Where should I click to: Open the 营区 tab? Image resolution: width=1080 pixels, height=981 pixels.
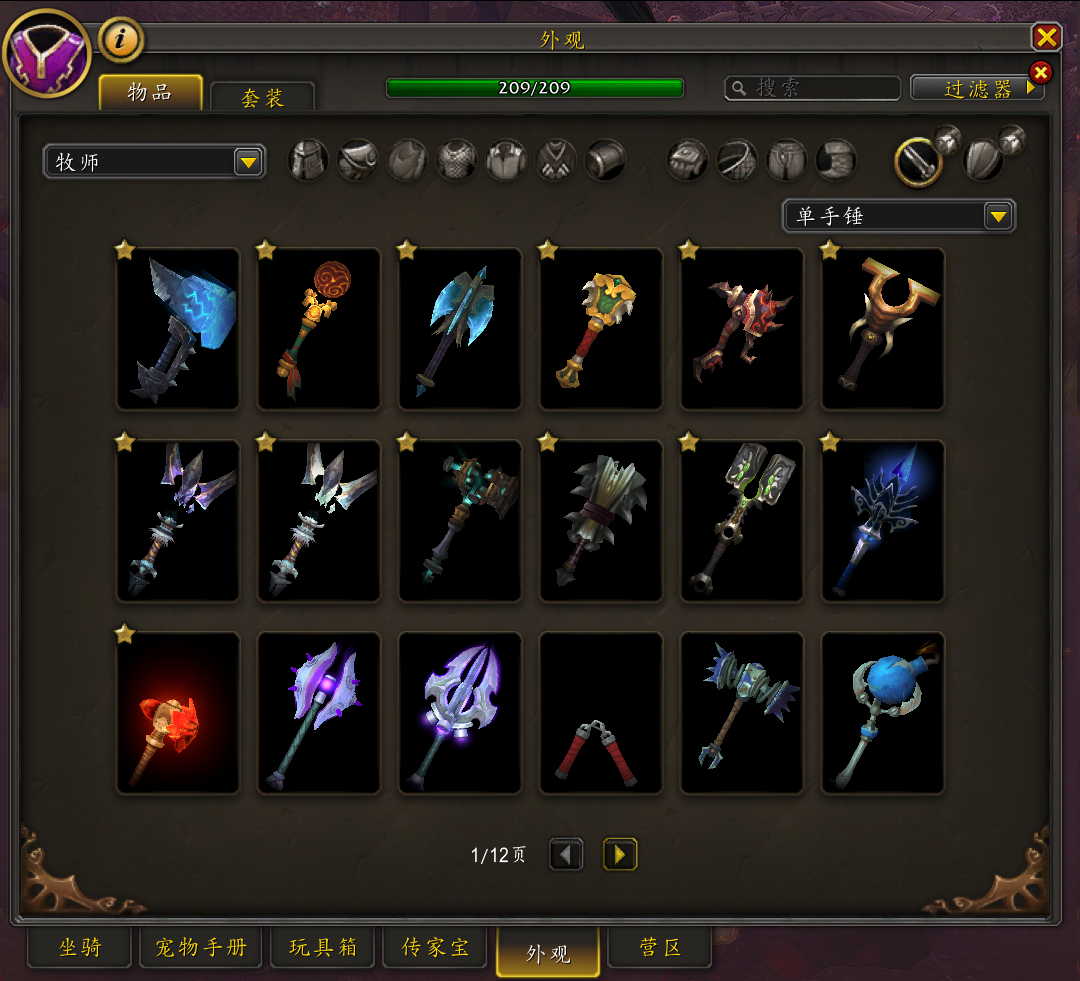pos(660,947)
